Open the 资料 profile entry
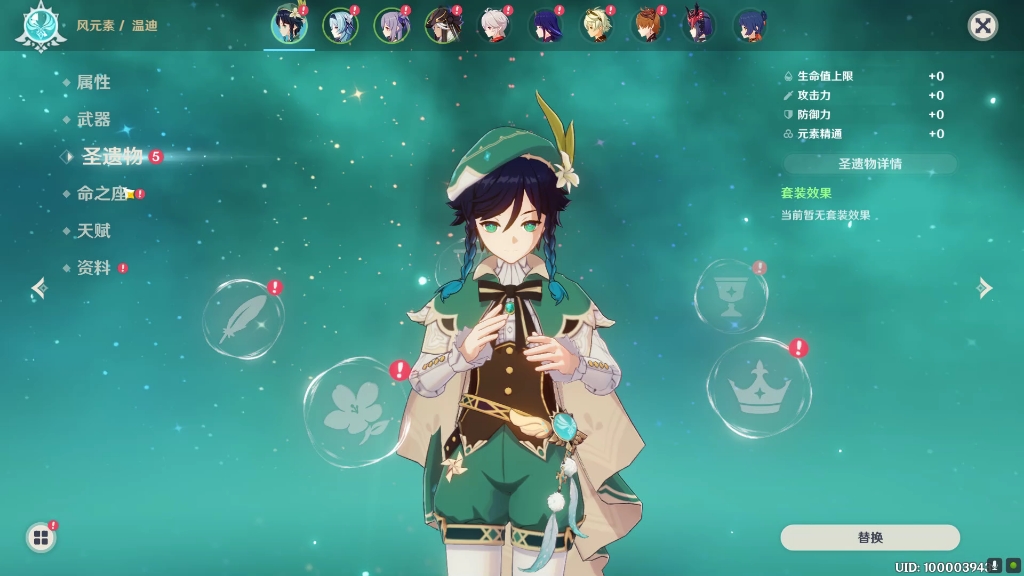 [x=93, y=268]
